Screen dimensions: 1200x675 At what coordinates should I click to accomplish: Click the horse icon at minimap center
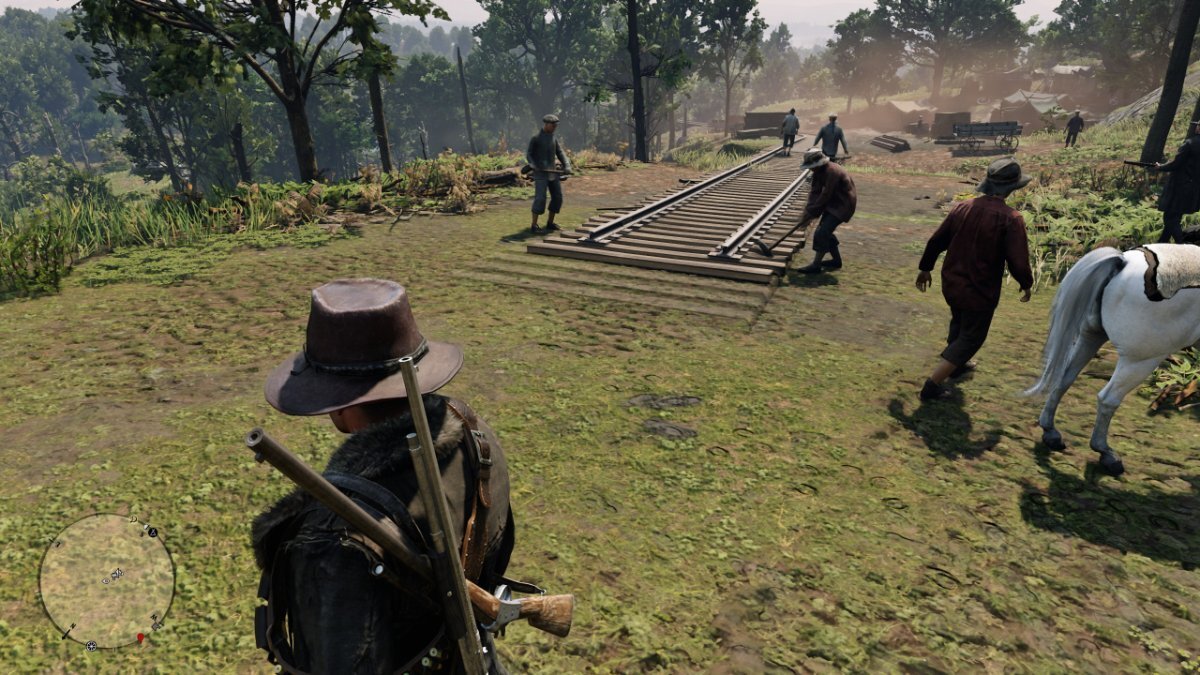[116, 574]
